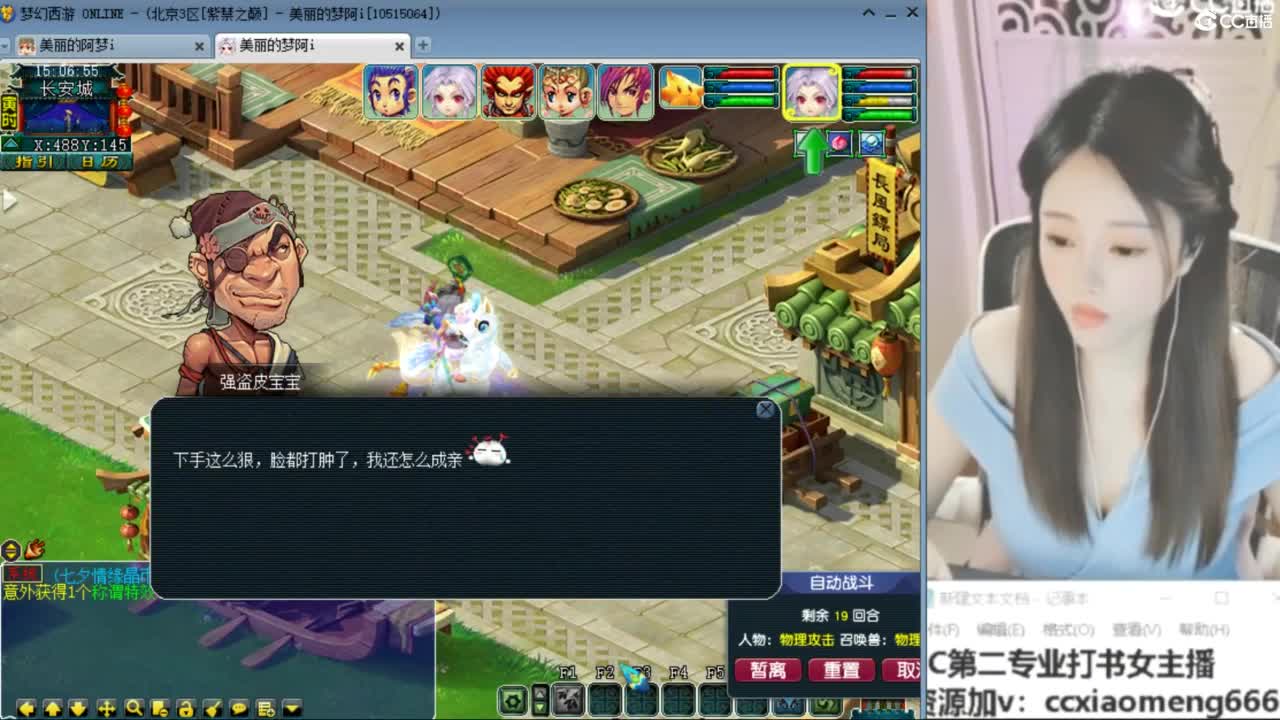Select the magnifier zoom tool in bottom toolbar
Viewport: 1280px width, 720px height.
[135, 708]
